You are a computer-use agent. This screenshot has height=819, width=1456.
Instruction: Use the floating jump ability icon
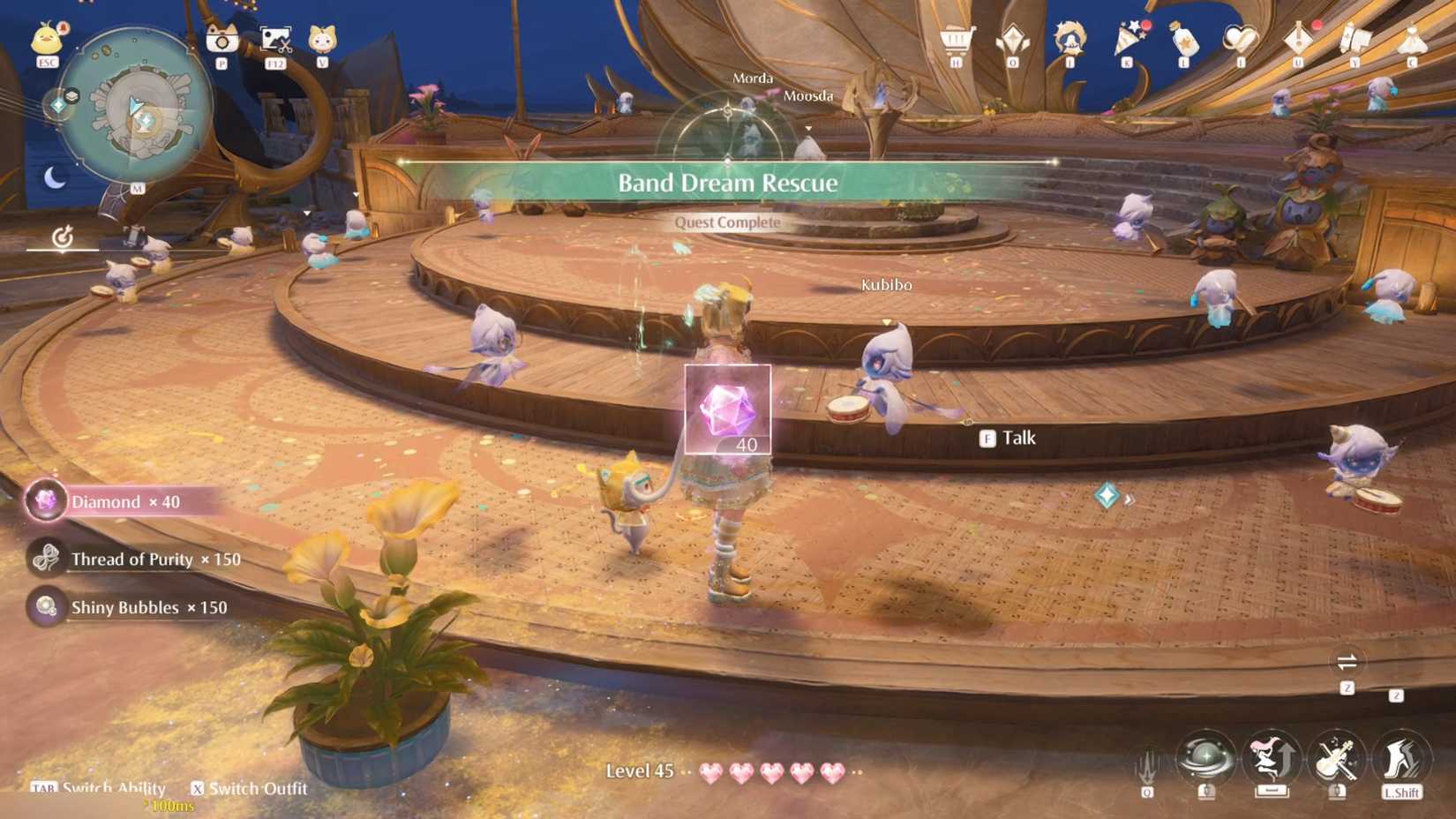pyautogui.click(x=1271, y=756)
